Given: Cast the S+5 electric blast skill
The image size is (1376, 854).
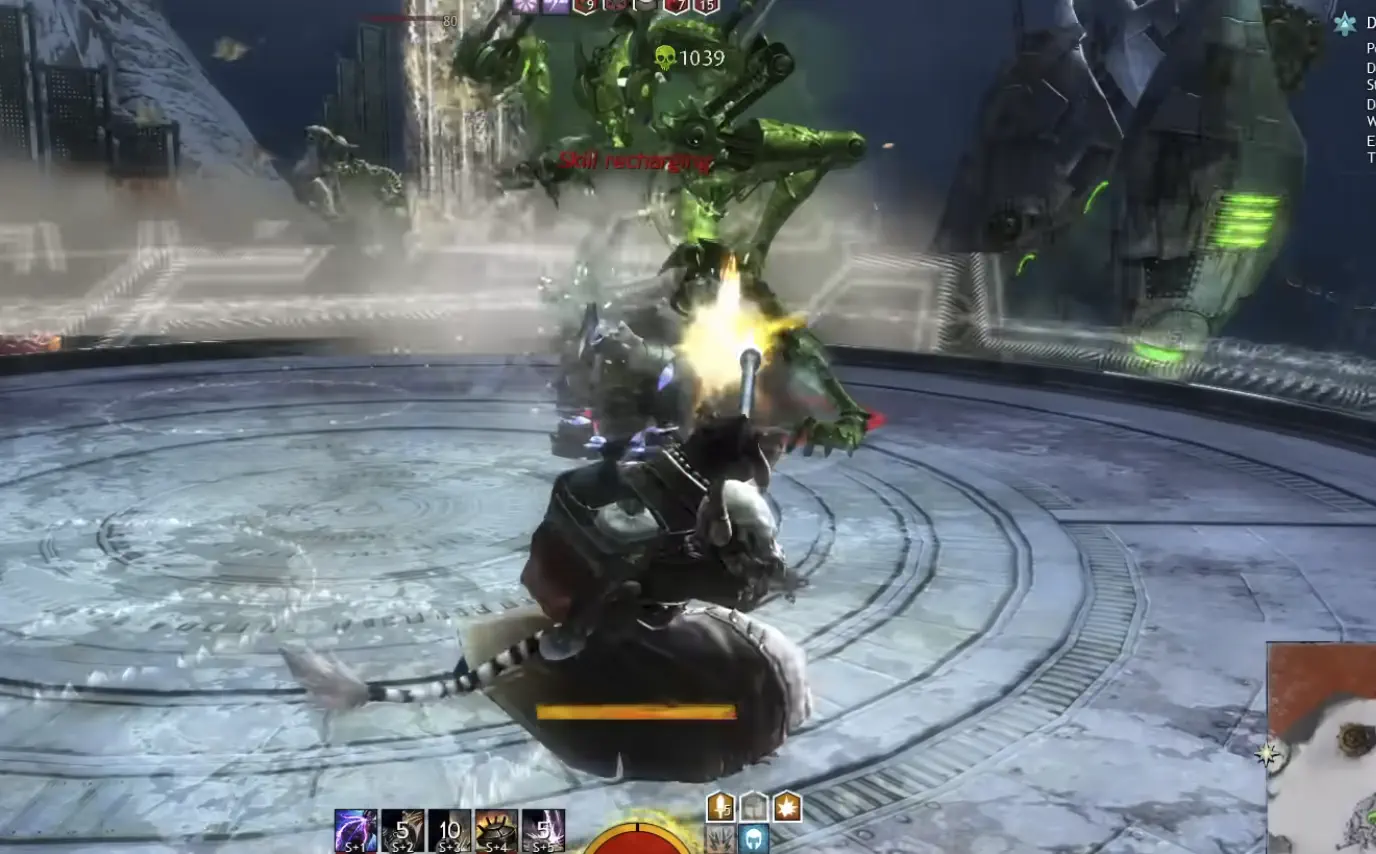Looking at the screenshot, I should (x=543, y=828).
